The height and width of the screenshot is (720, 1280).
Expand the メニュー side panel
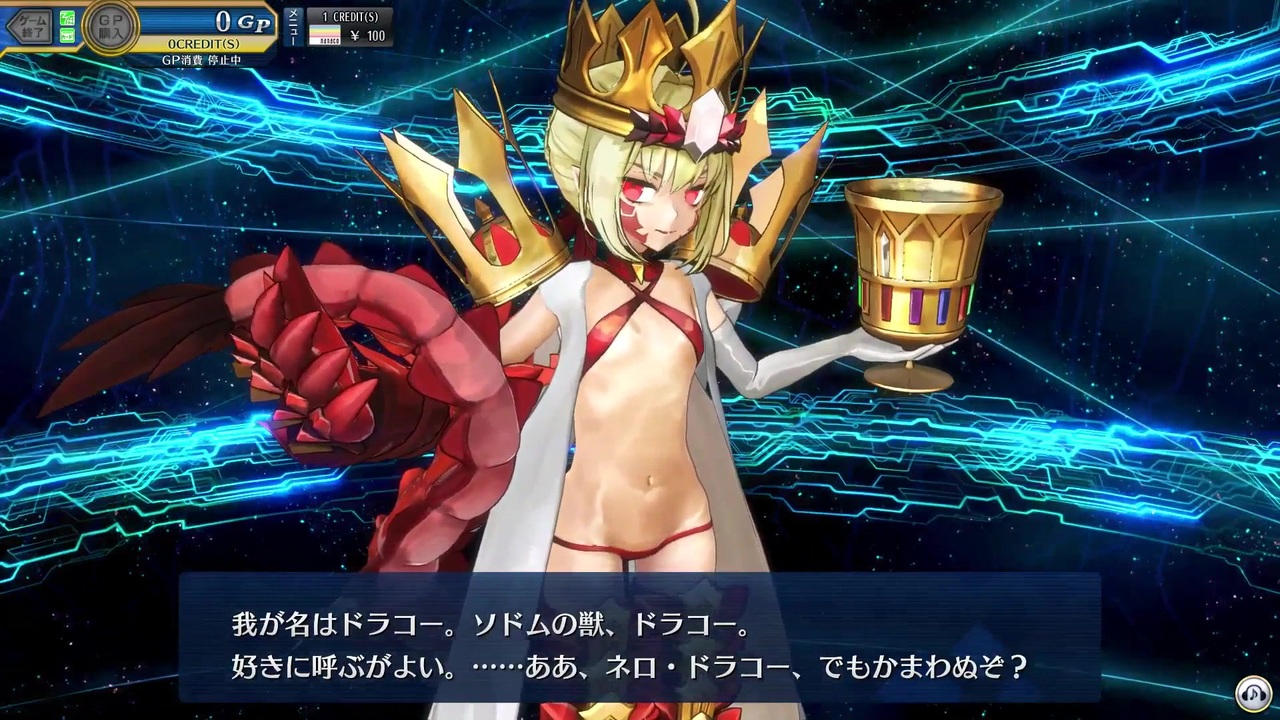click(291, 26)
